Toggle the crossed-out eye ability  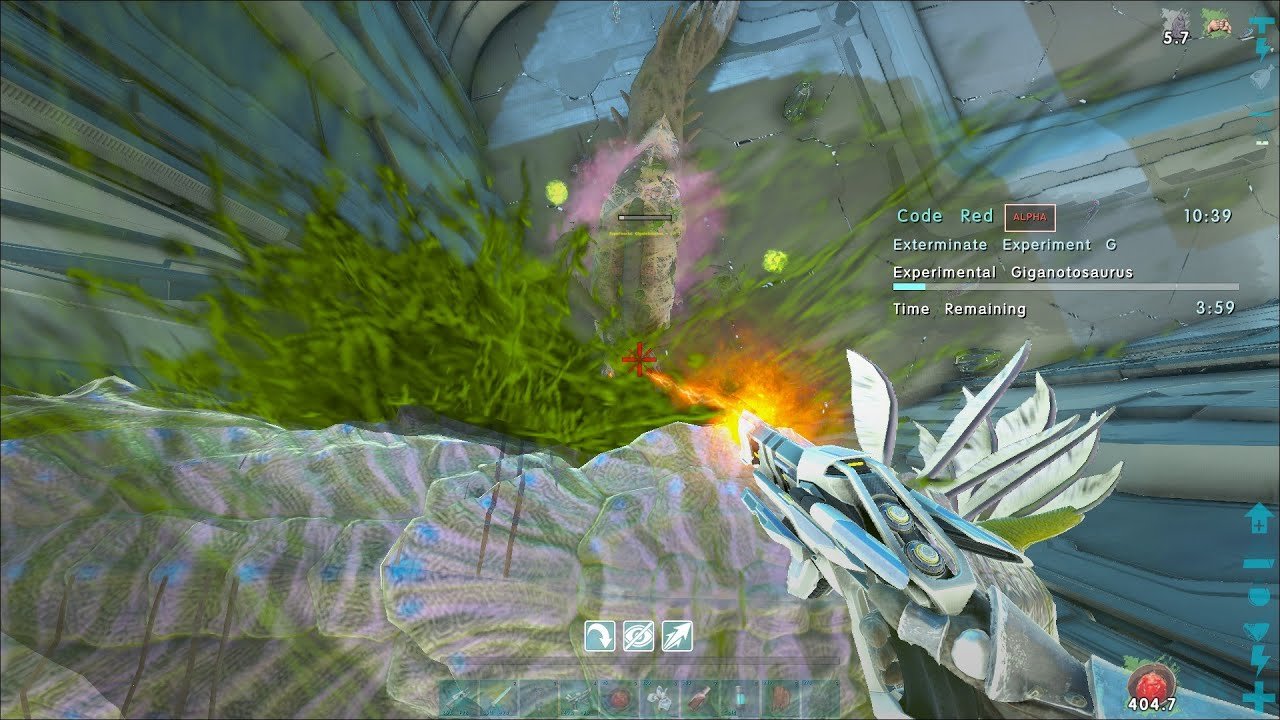[638, 636]
